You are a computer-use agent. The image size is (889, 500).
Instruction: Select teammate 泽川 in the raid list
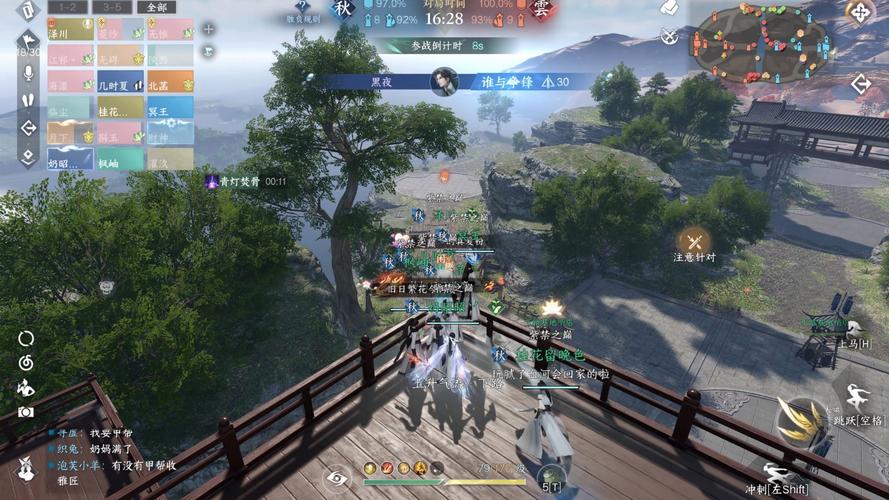tap(69, 31)
